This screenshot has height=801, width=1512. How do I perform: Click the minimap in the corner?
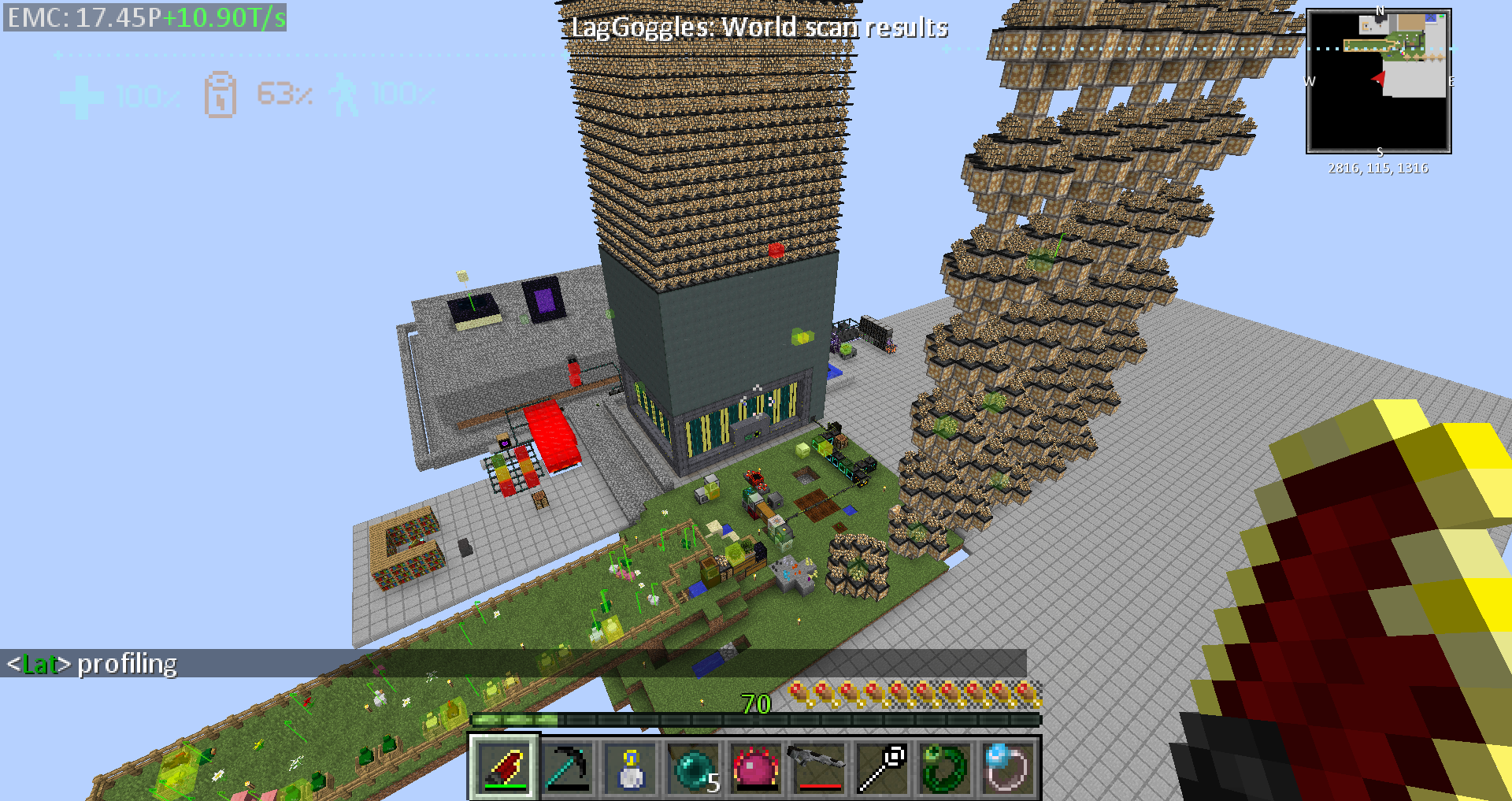[1378, 81]
